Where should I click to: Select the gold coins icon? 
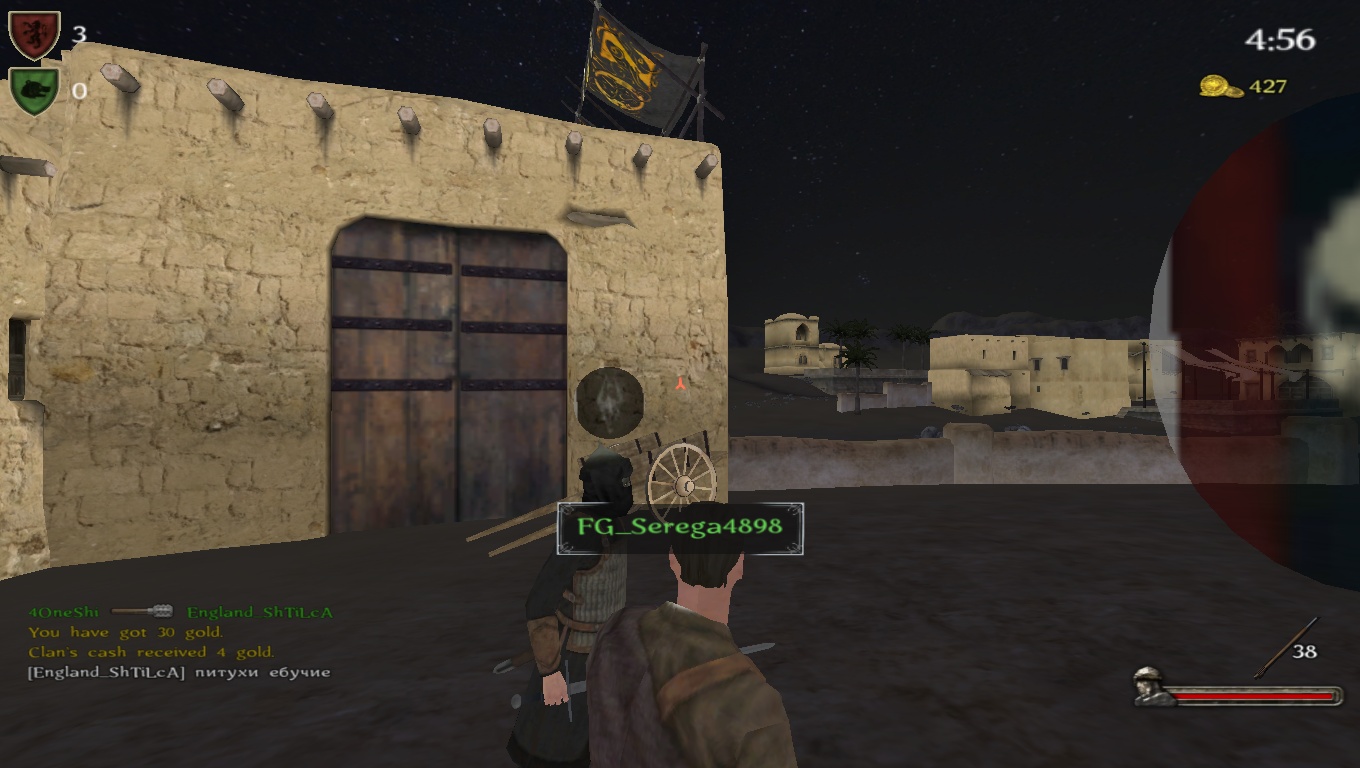(x=1220, y=87)
